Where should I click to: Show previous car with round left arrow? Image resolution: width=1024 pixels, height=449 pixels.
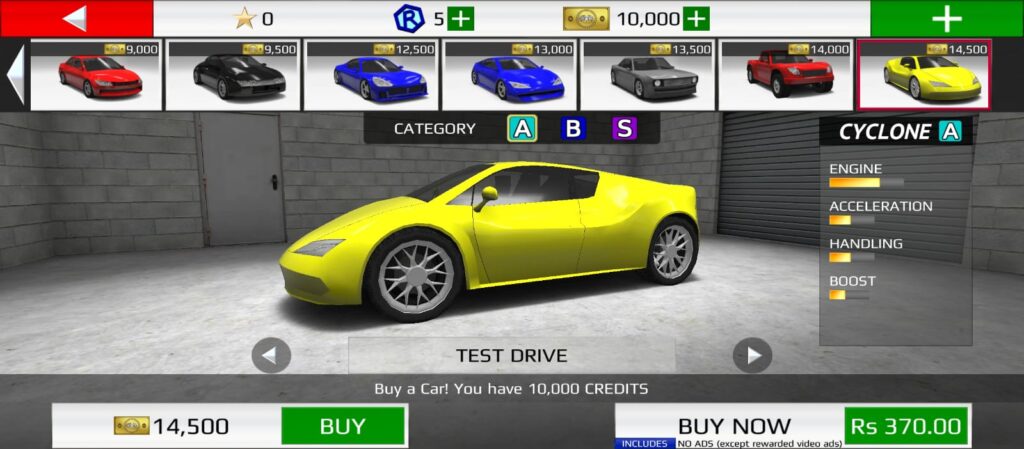pos(271,355)
